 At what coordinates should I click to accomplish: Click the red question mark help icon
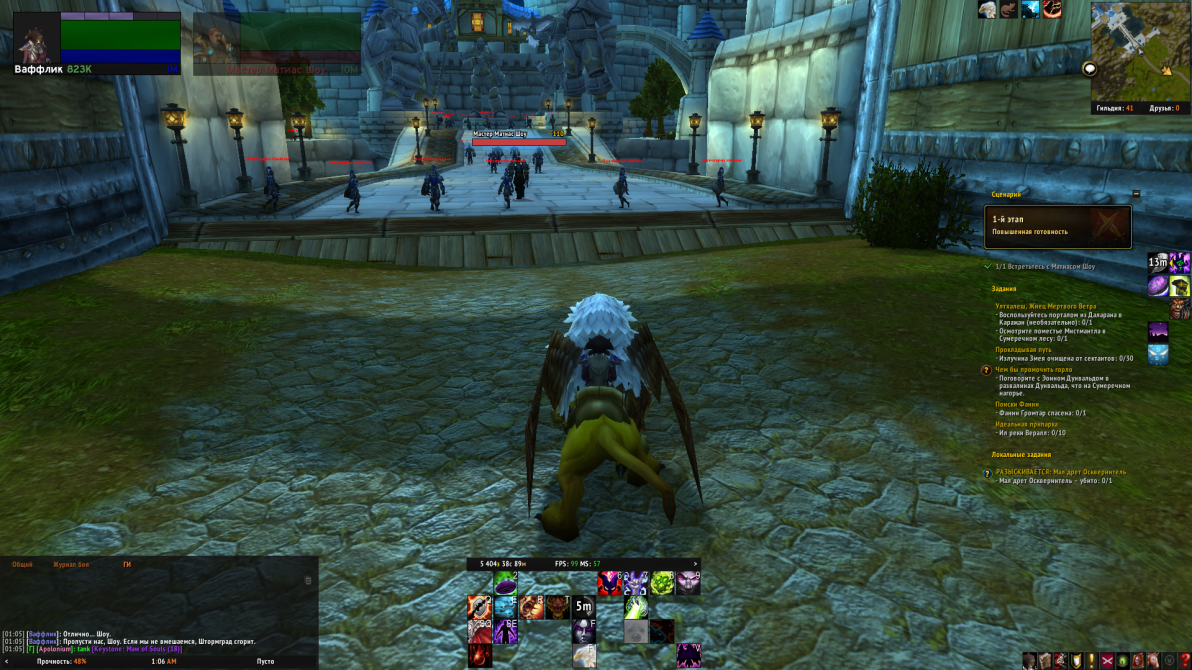[x=1185, y=660]
